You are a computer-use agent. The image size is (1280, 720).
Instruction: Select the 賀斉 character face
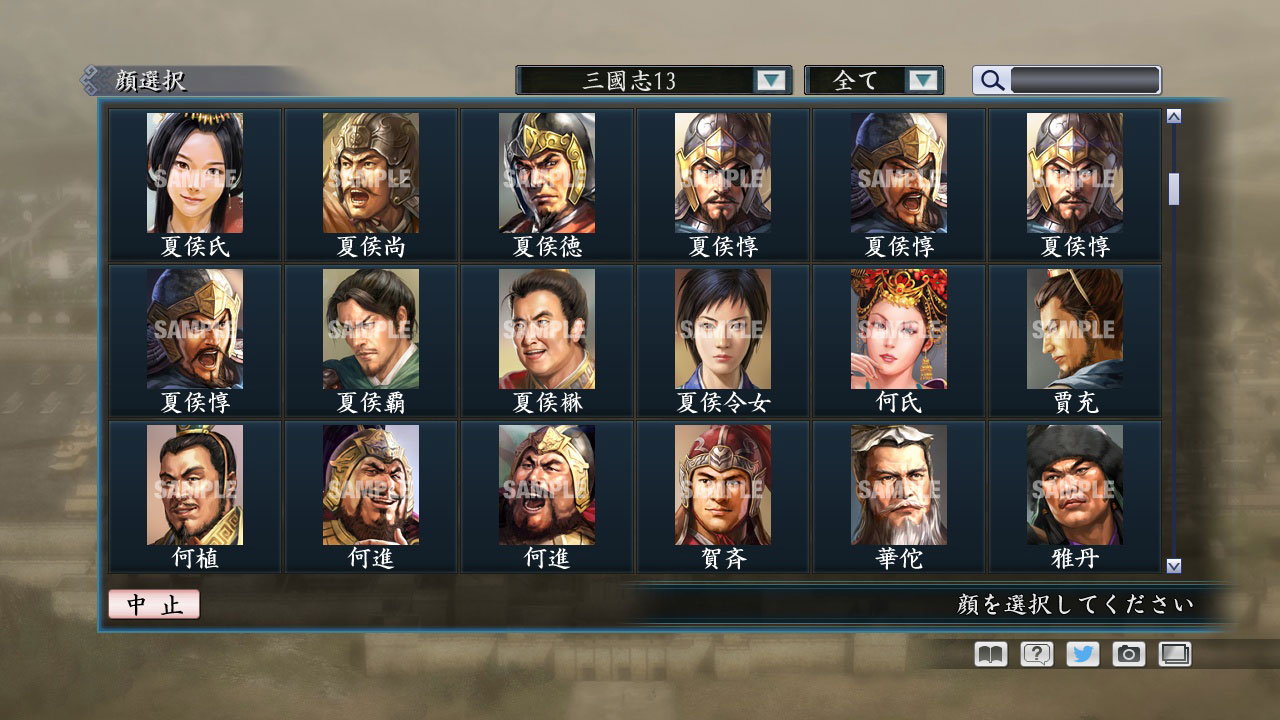(722, 485)
